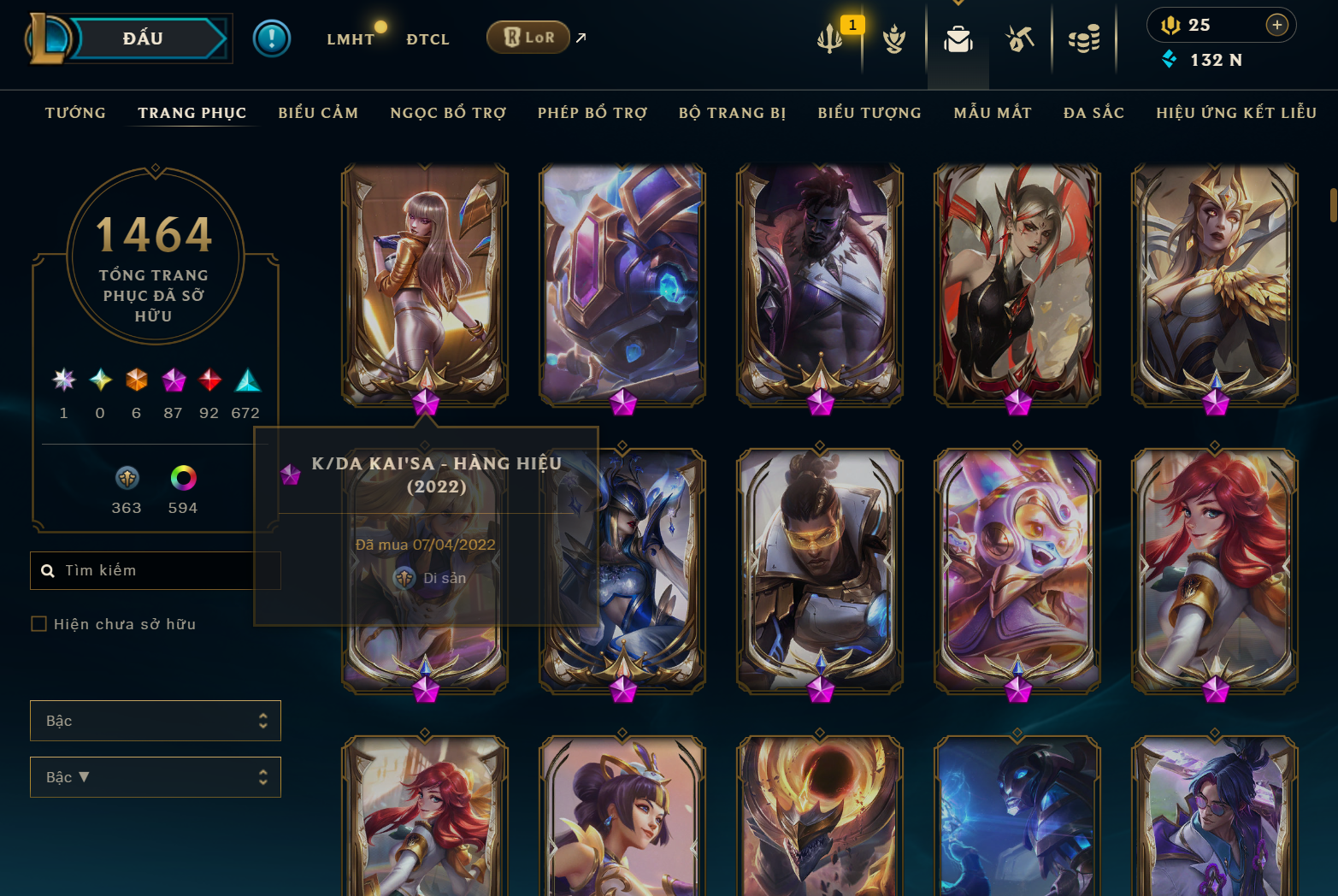Open Legends of Runeterra via the LoR badge
The width and height of the screenshot is (1338, 896).
click(x=528, y=37)
